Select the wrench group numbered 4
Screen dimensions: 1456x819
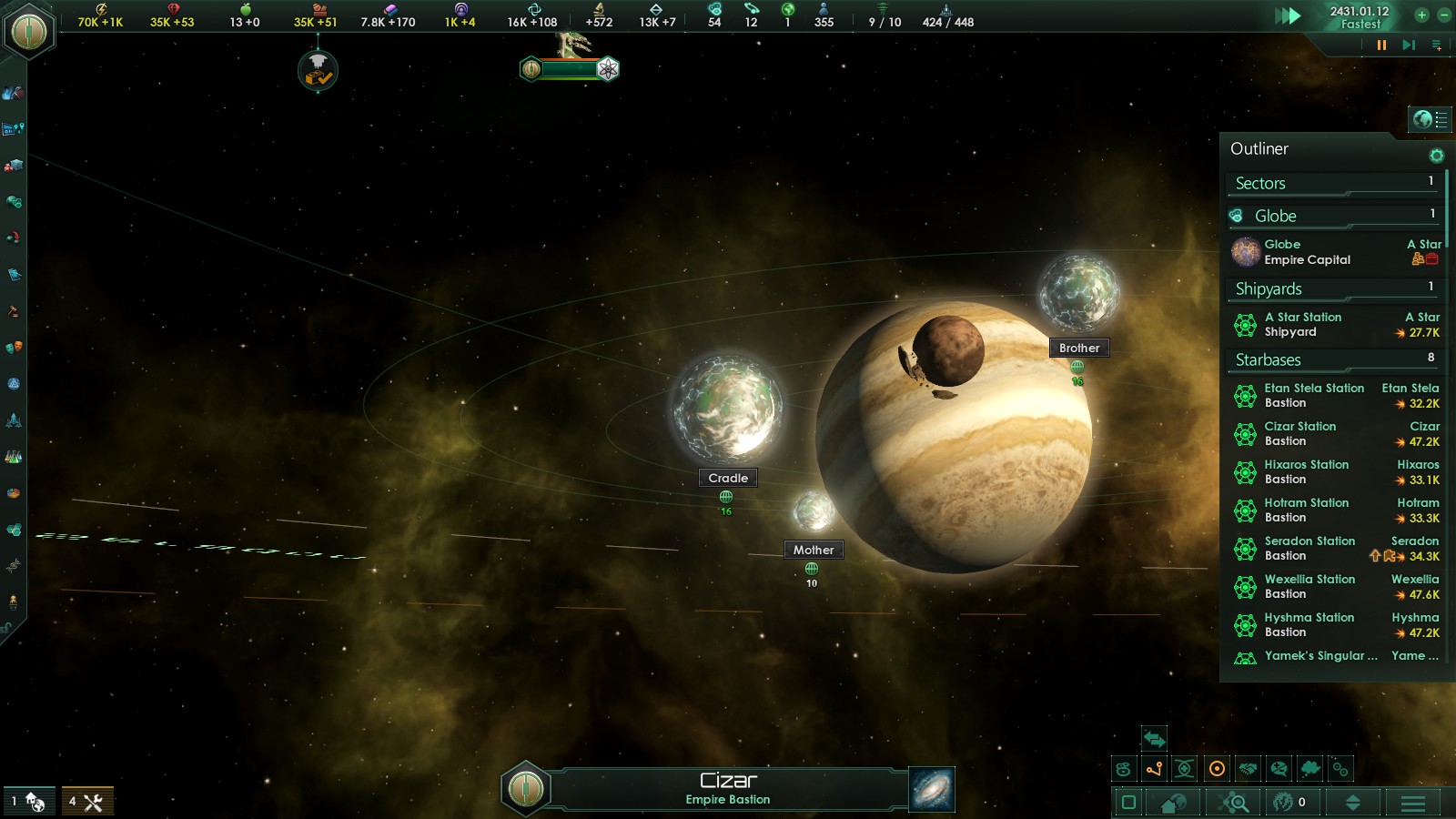(87, 802)
